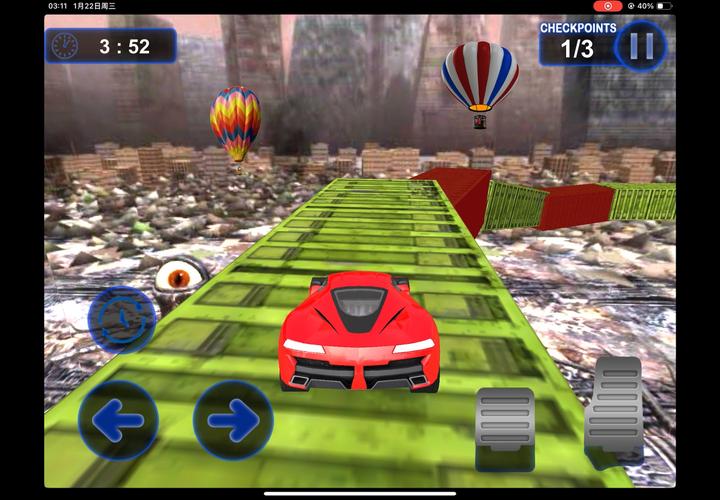Pause the game with the pause button

pyautogui.click(x=641, y=46)
